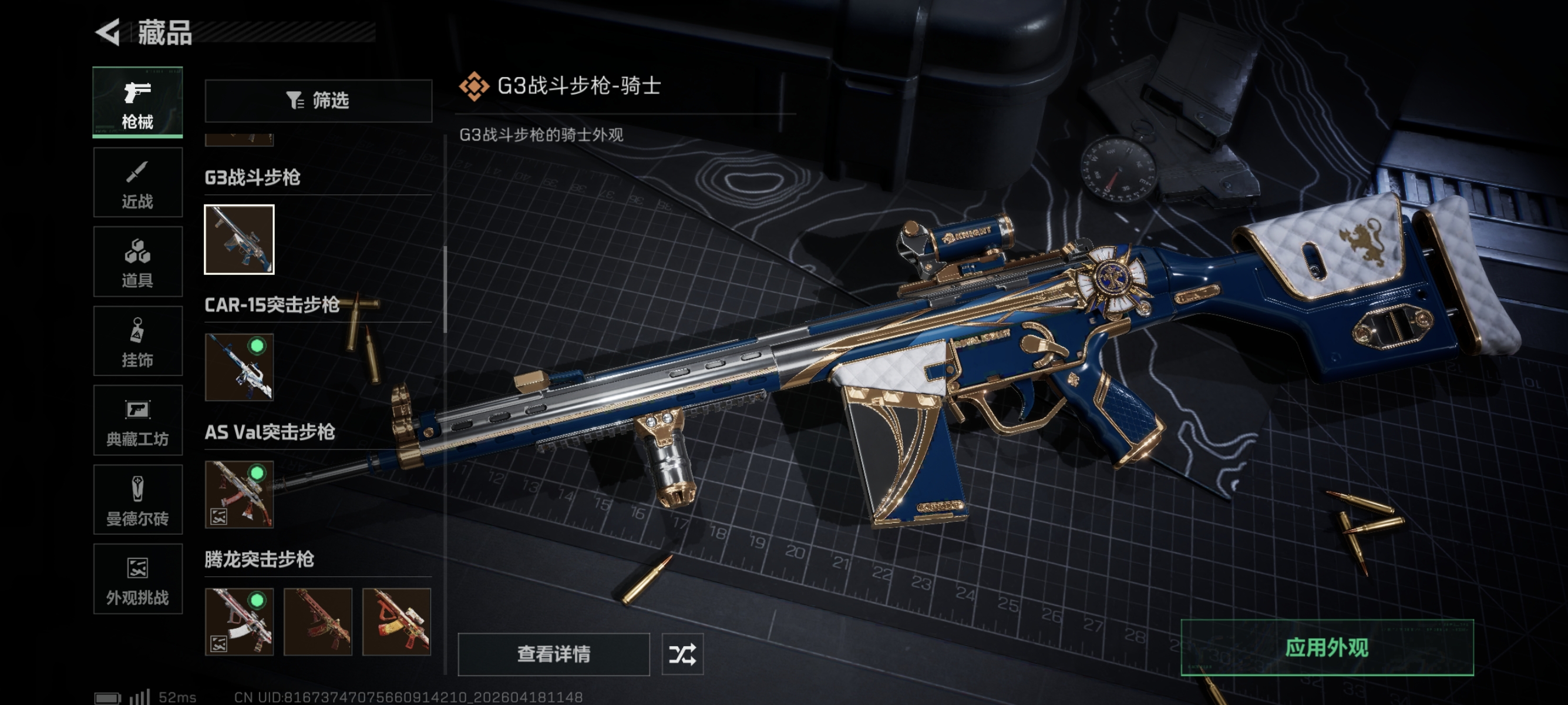Toggle the shuffle random skin button
Screen dimensions: 1568x705
682,654
